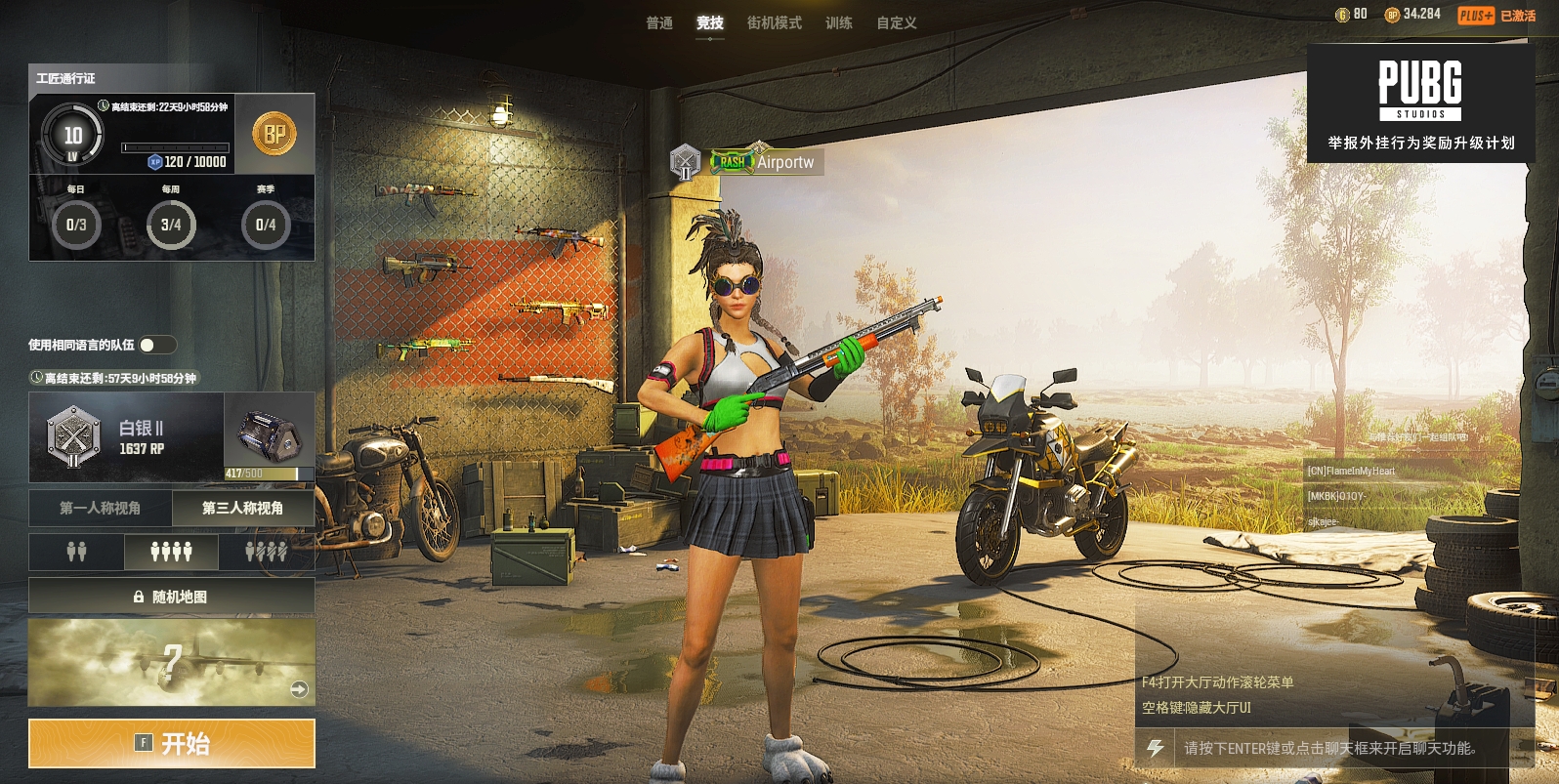Toggle 使用相同语言的队伍 same-language team switch
This screenshot has width=1559, height=784.
click(156, 345)
